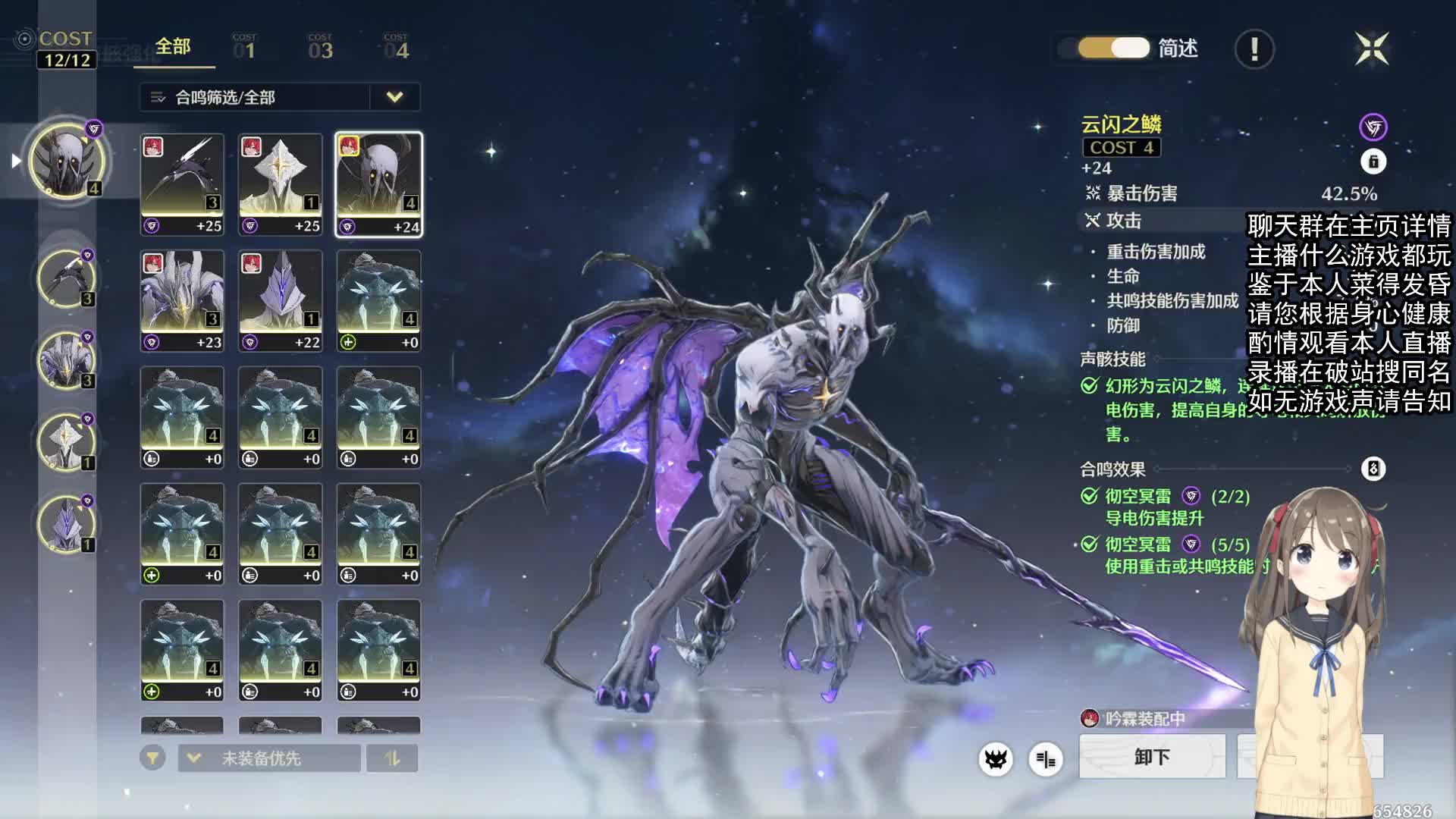Viewport: 1456px width, 819px height.
Task: Choose the +22 cost 1 echo card
Action: click(x=281, y=301)
